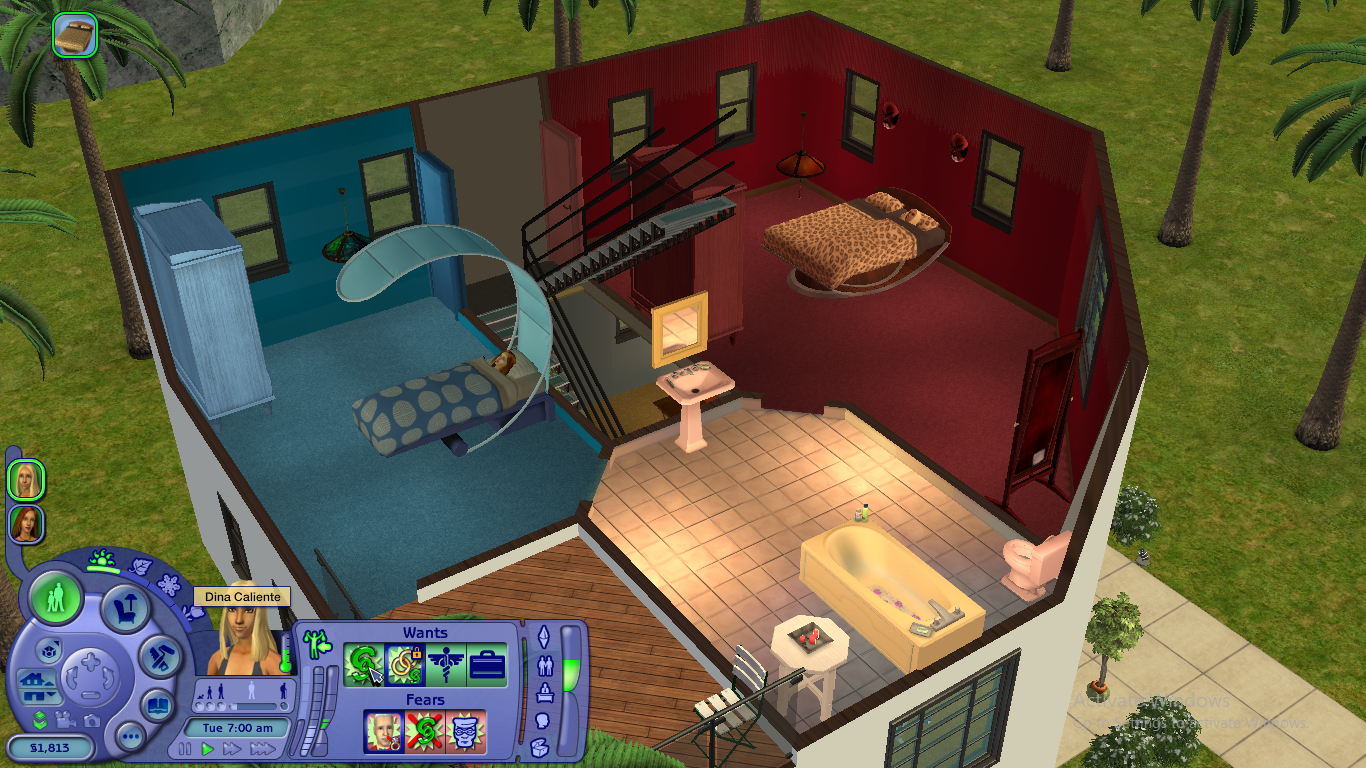The width and height of the screenshot is (1366, 768).
Task: Open the Needs tab with the plumbob icon
Action: pos(545,635)
